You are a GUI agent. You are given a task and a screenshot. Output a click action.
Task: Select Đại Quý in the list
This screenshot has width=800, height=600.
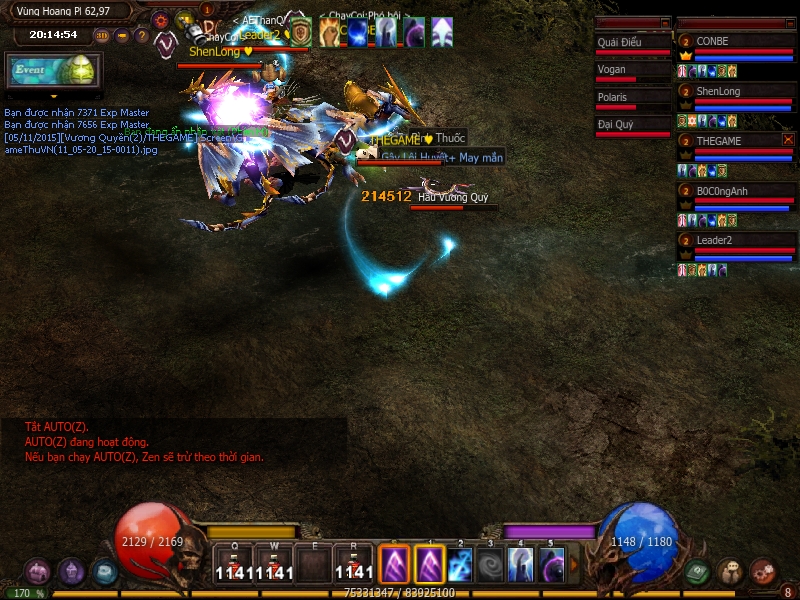[x=632, y=125]
